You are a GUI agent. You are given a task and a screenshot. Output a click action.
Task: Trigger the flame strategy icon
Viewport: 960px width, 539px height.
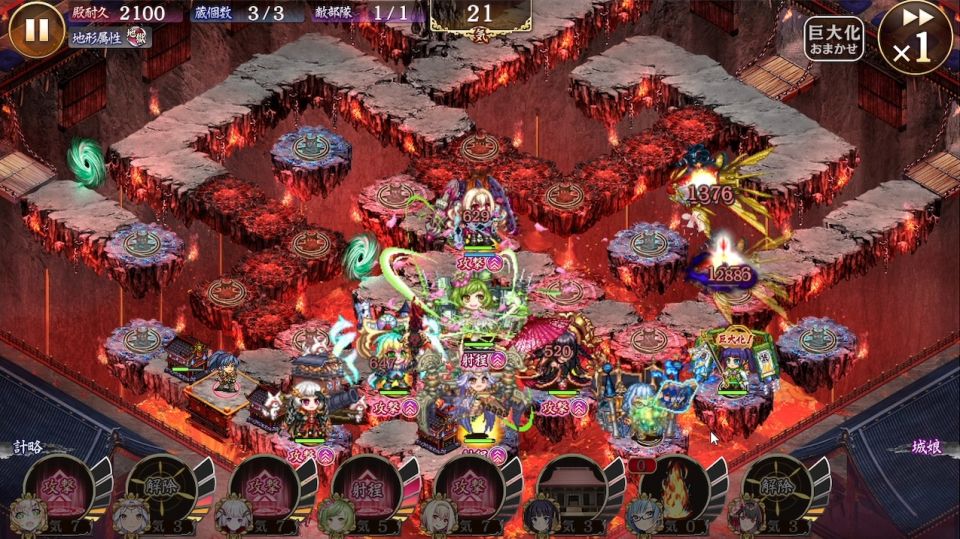tap(673, 488)
